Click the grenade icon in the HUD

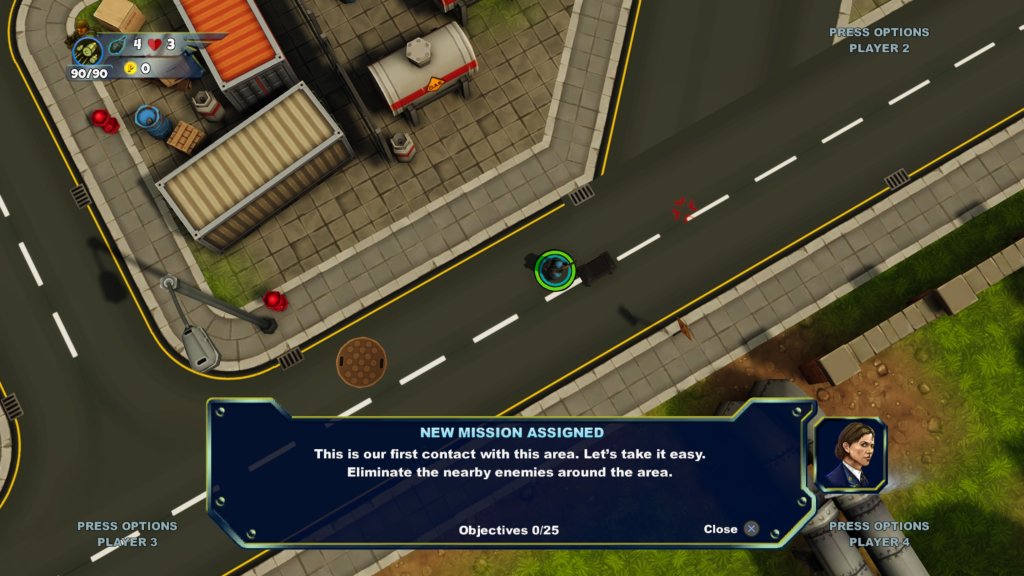coord(117,45)
